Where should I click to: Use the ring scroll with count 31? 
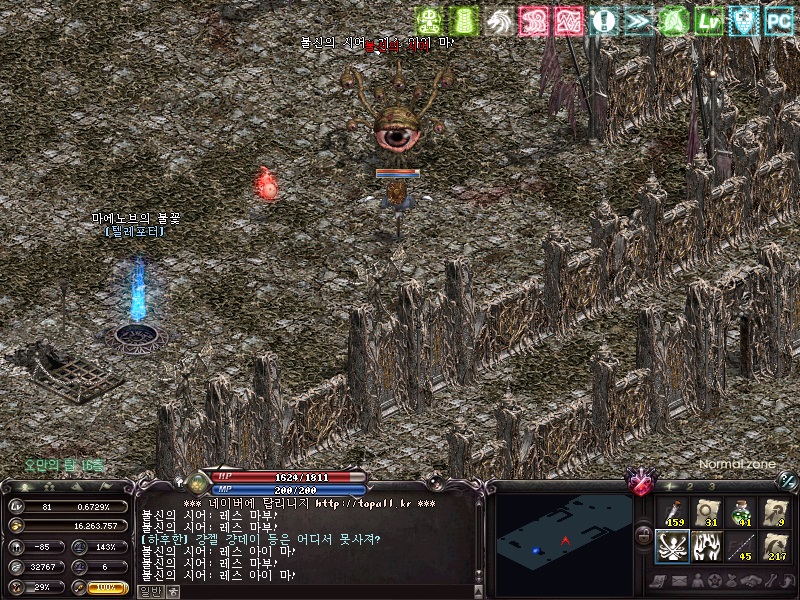[706, 511]
